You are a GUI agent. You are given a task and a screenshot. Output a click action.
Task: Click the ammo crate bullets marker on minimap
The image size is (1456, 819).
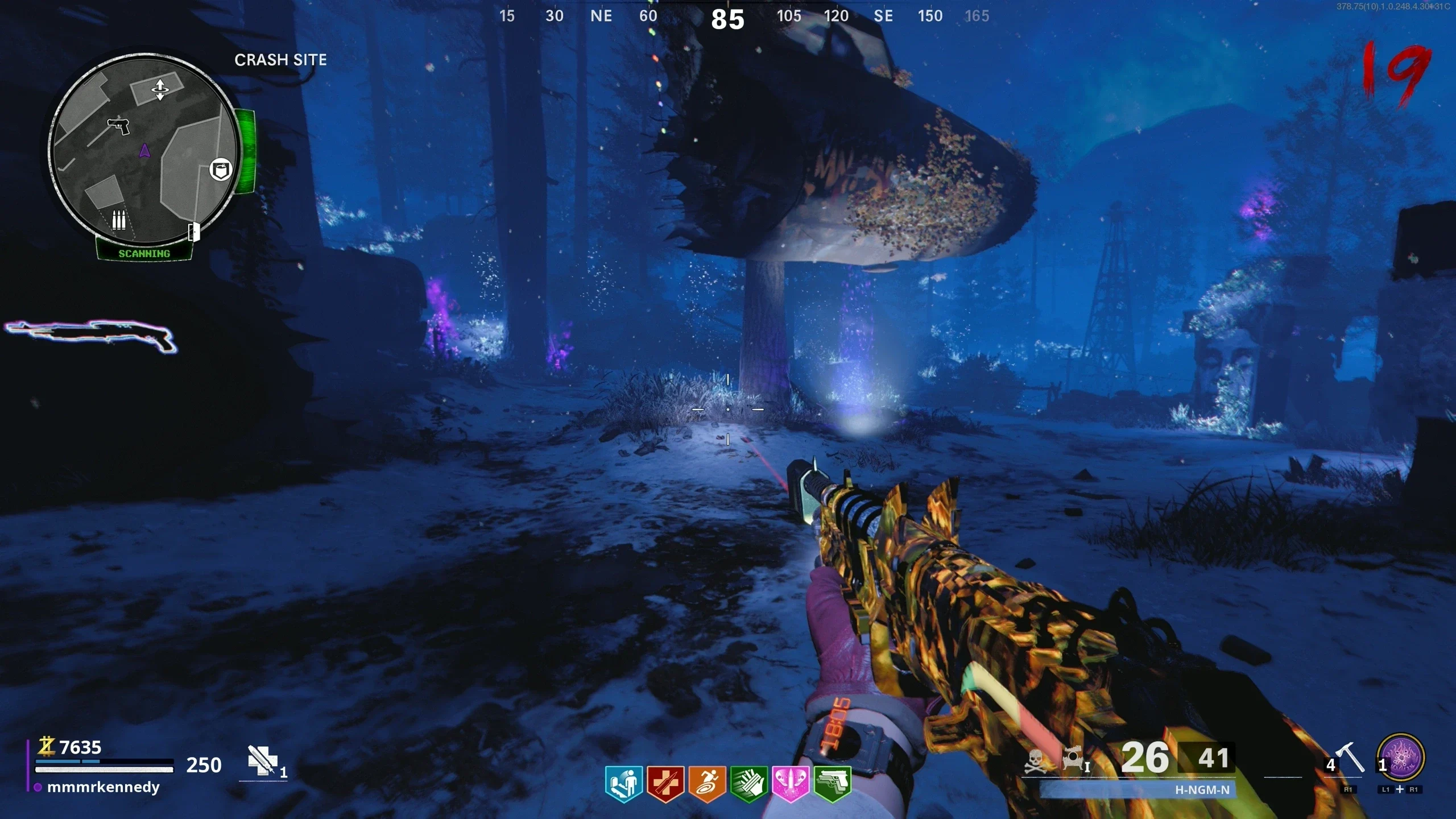118,220
